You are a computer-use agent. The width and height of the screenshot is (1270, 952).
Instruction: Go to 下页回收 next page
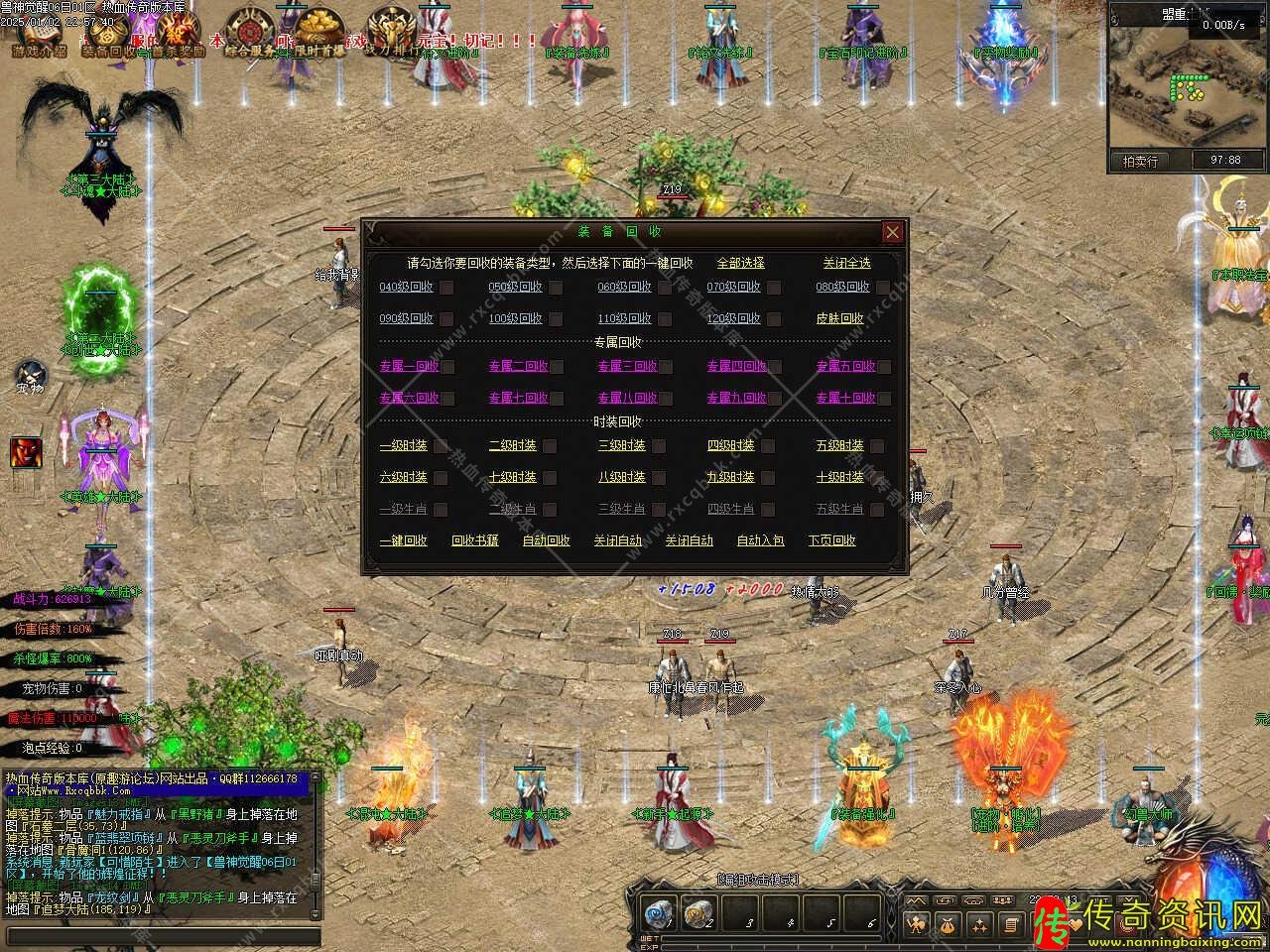[831, 540]
